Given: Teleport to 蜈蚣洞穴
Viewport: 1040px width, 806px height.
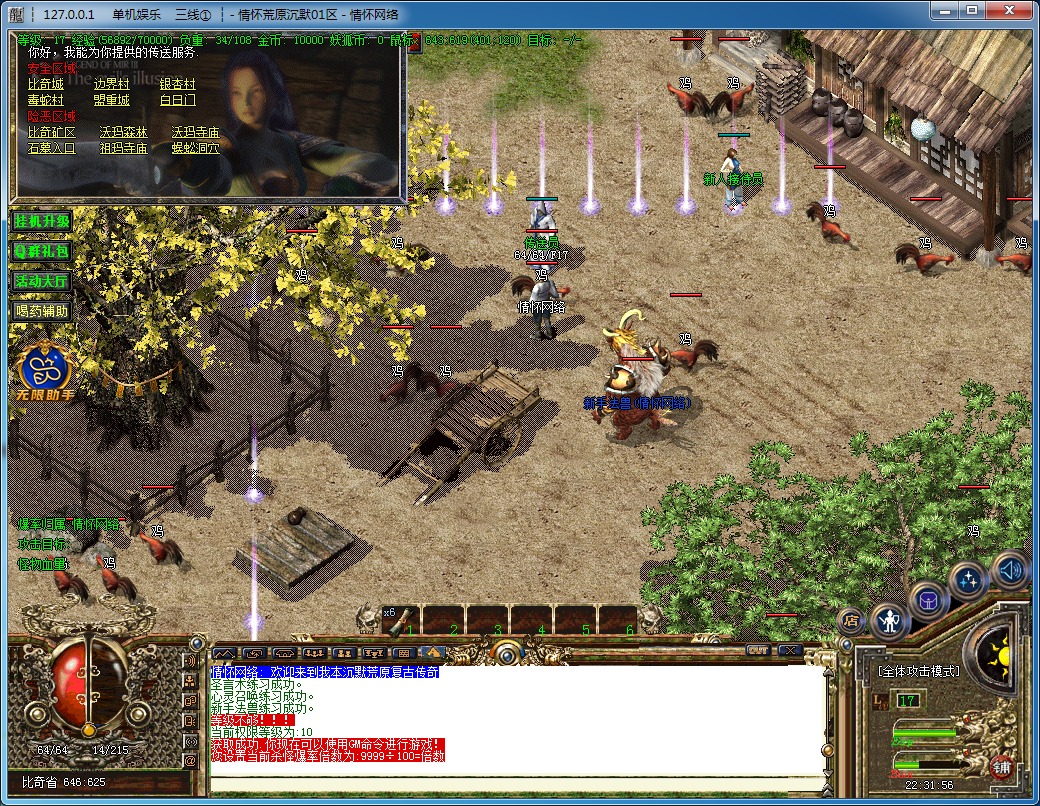Looking at the screenshot, I should (x=195, y=148).
